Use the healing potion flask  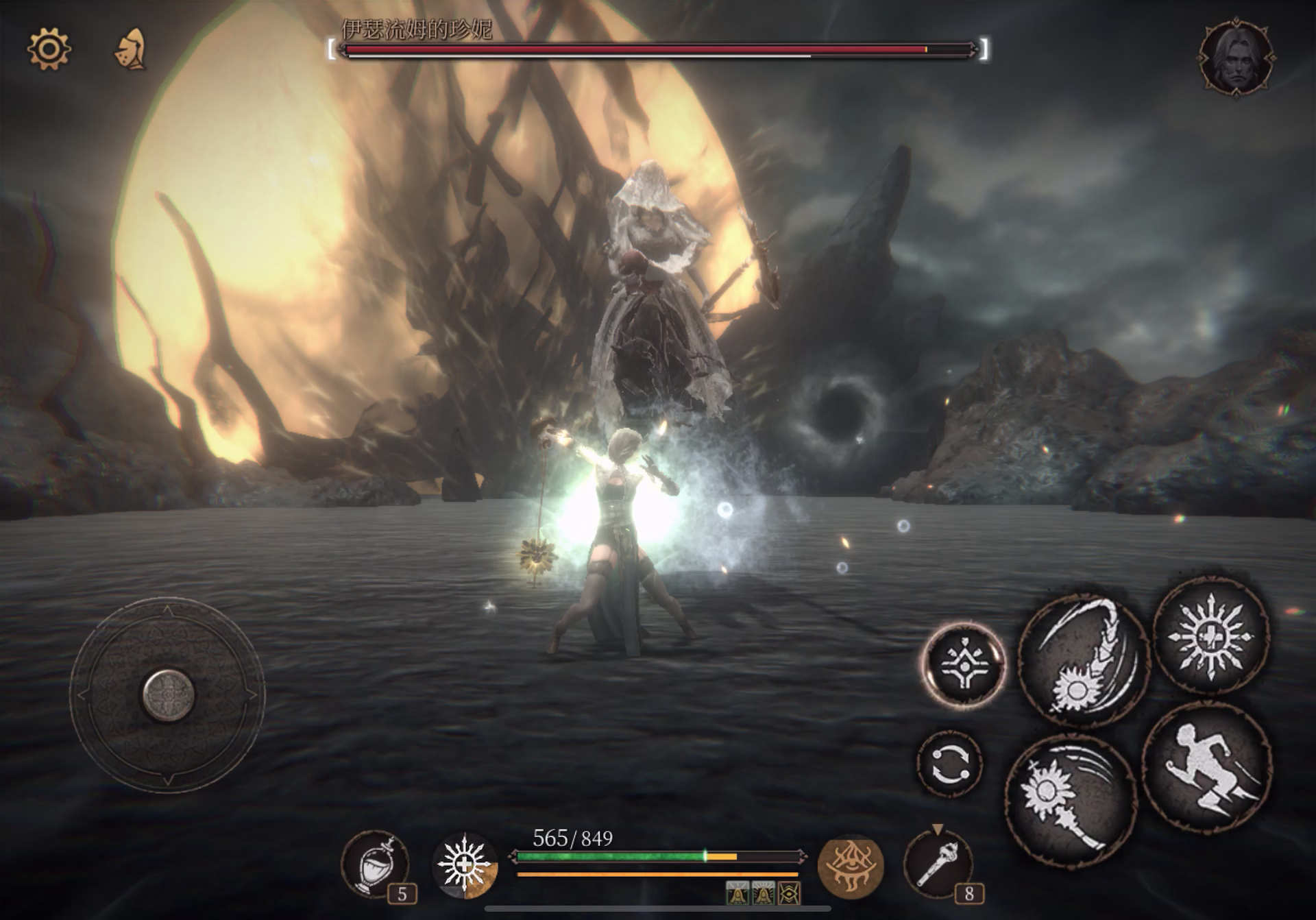(376, 864)
